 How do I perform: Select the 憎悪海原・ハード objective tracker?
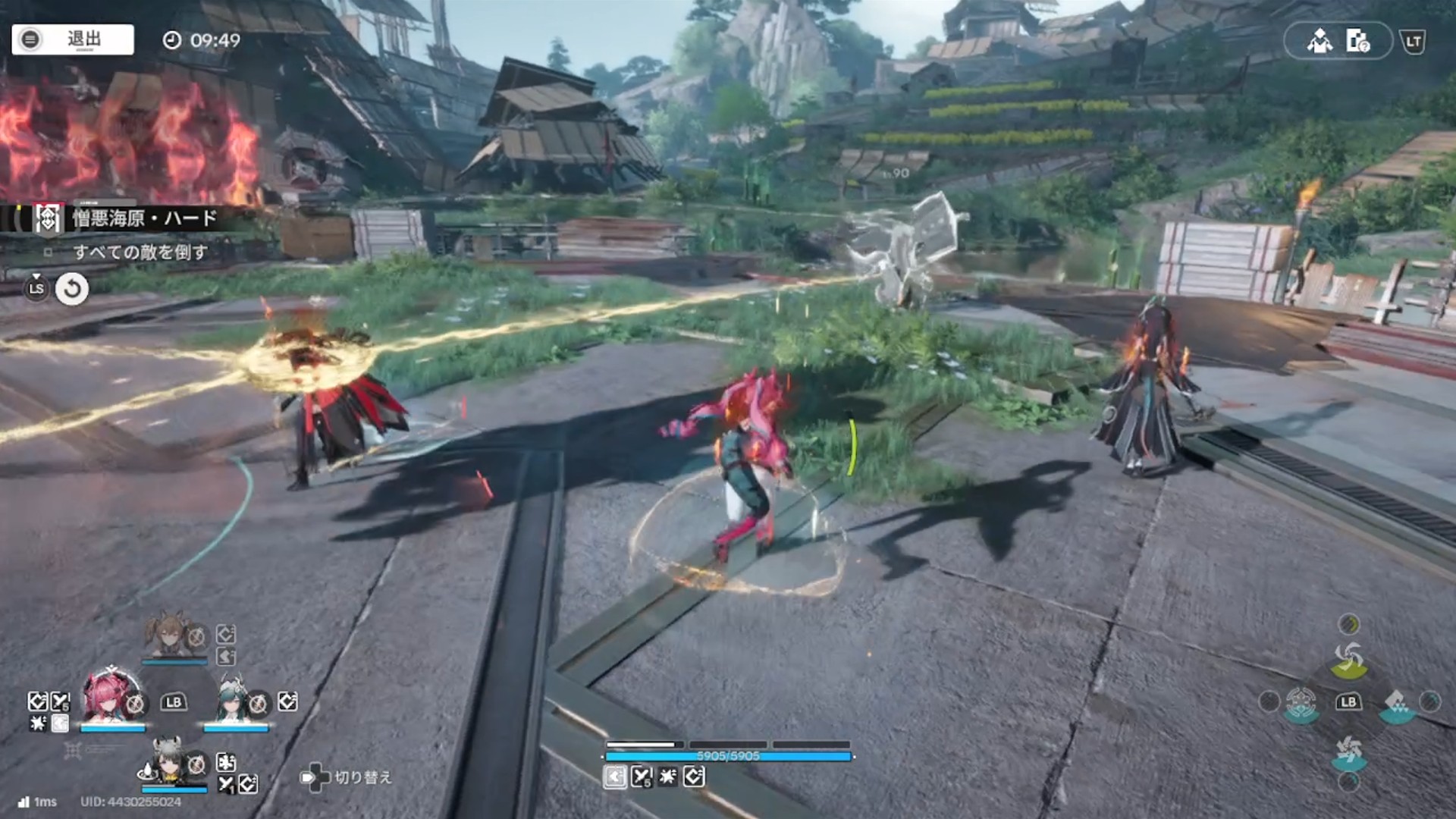pyautogui.click(x=144, y=219)
